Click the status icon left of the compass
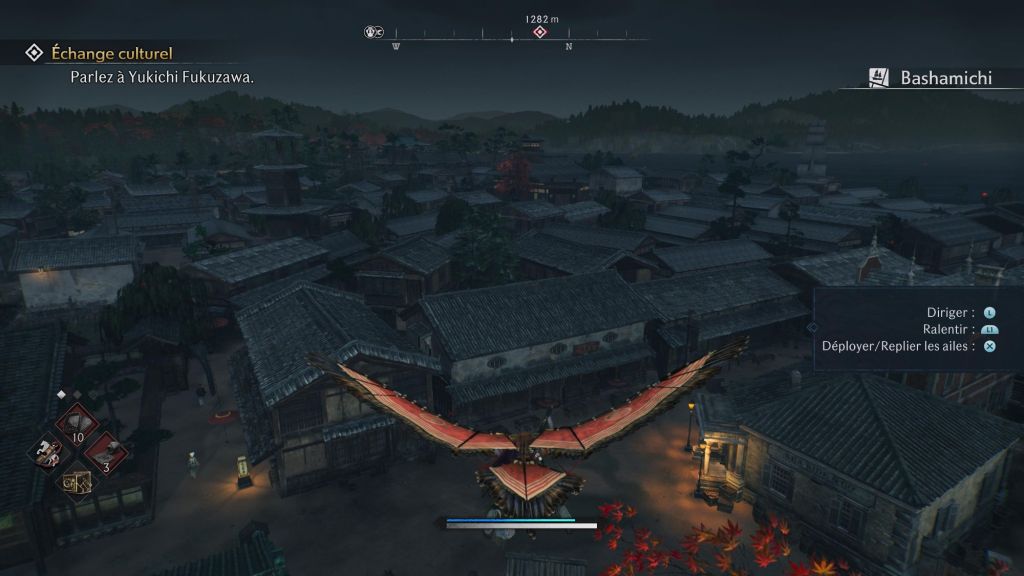 coord(374,32)
